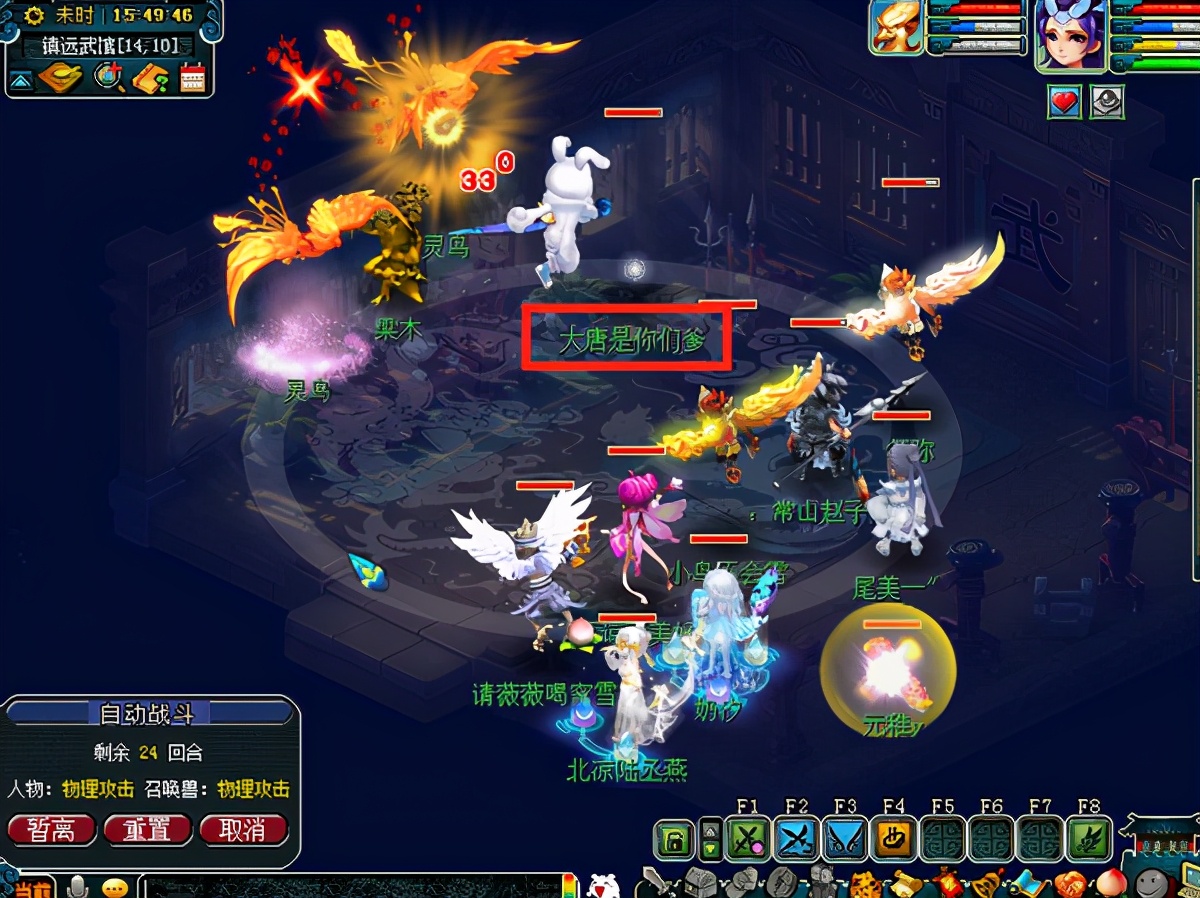Click the red heart icon
Viewport: 1200px width, 898px height.
[x=1065, y=102]
